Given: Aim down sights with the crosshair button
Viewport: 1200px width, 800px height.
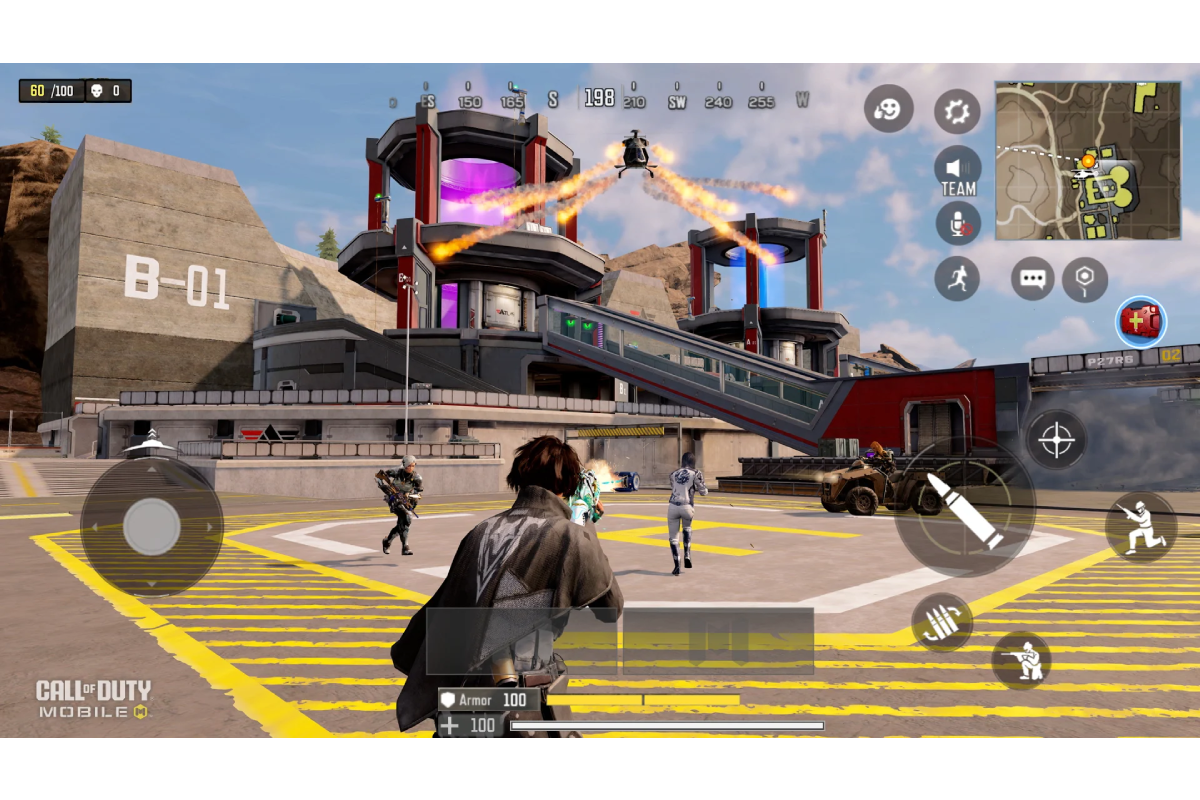Looking at the screenshot, I should point(1056,439).
